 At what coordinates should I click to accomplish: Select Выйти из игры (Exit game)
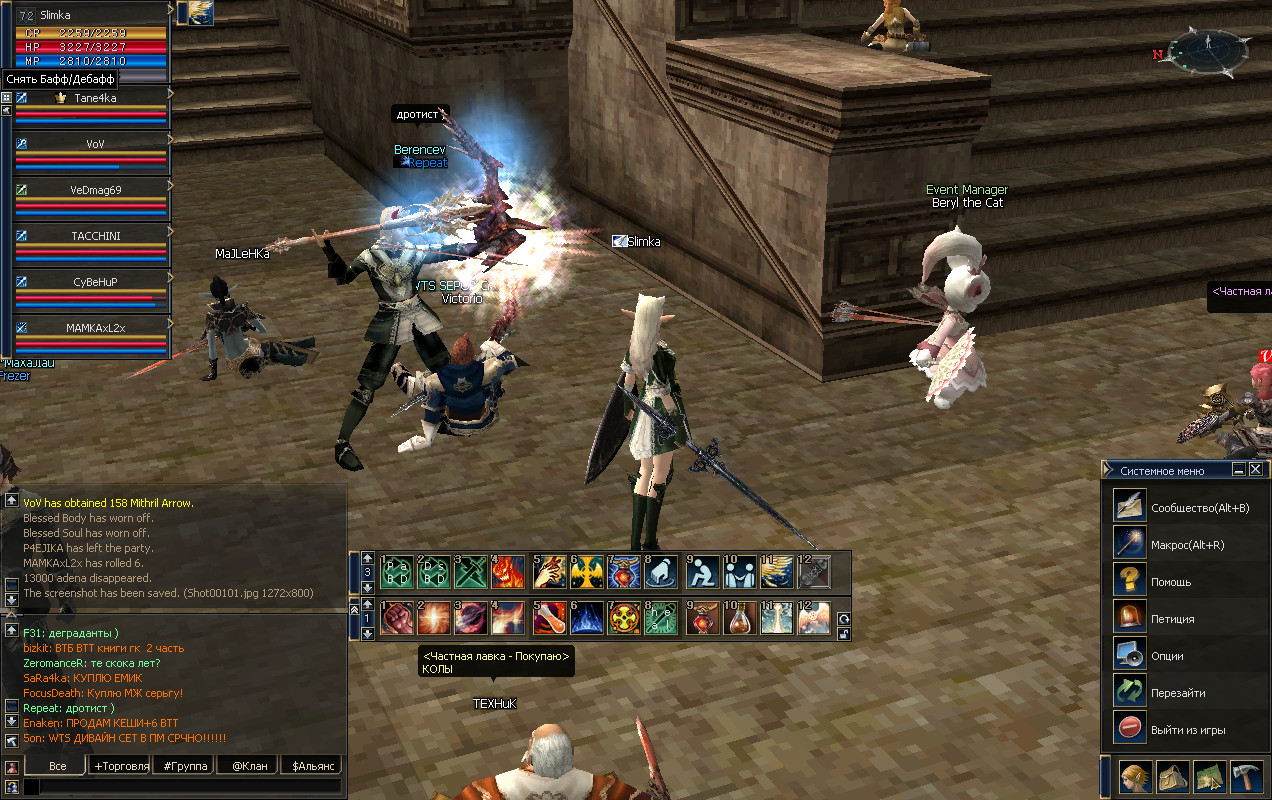(x=1130, y=728)
